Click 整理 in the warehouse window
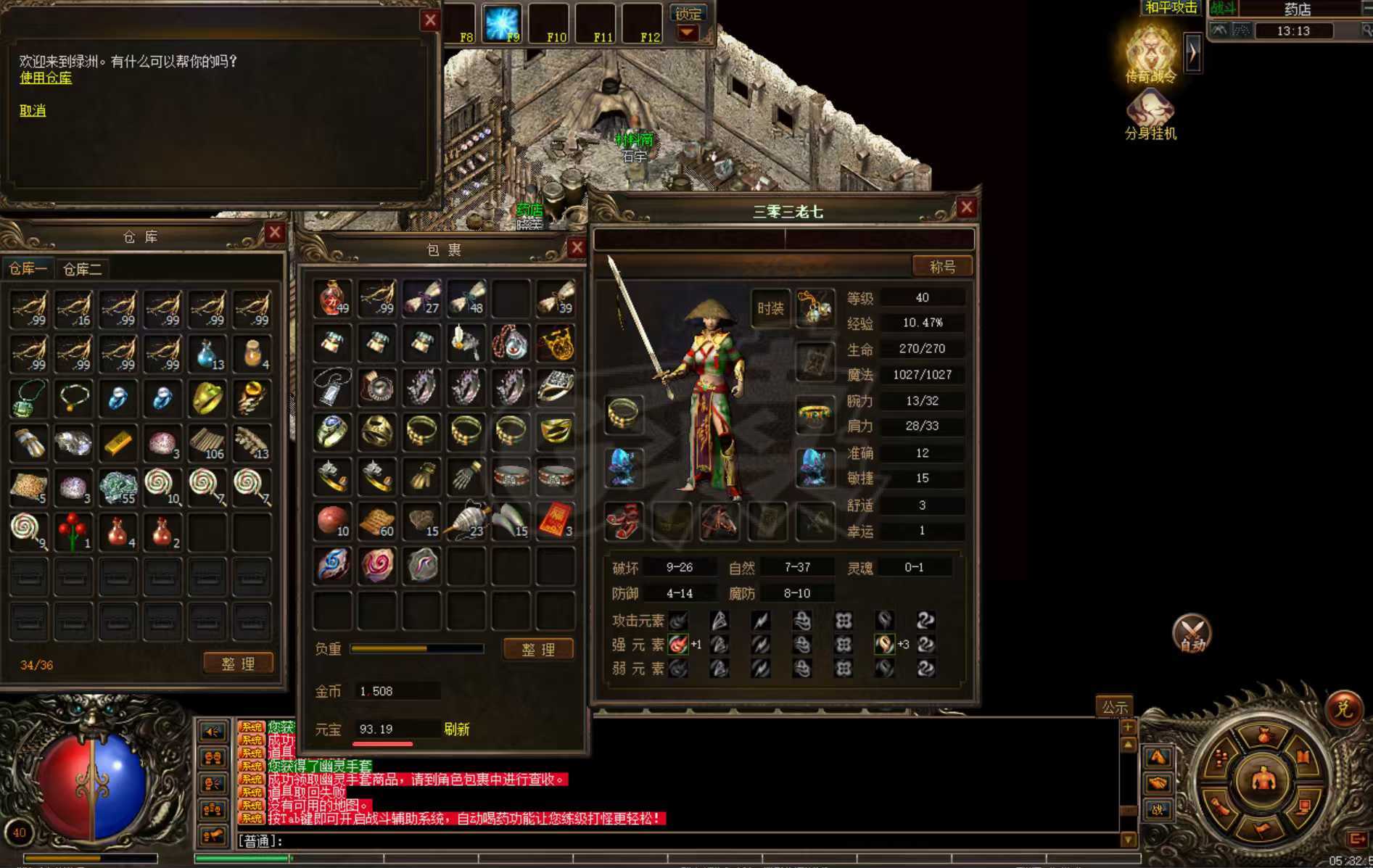The height and width of the screenshot is (868, 1373). coord(238,664)
